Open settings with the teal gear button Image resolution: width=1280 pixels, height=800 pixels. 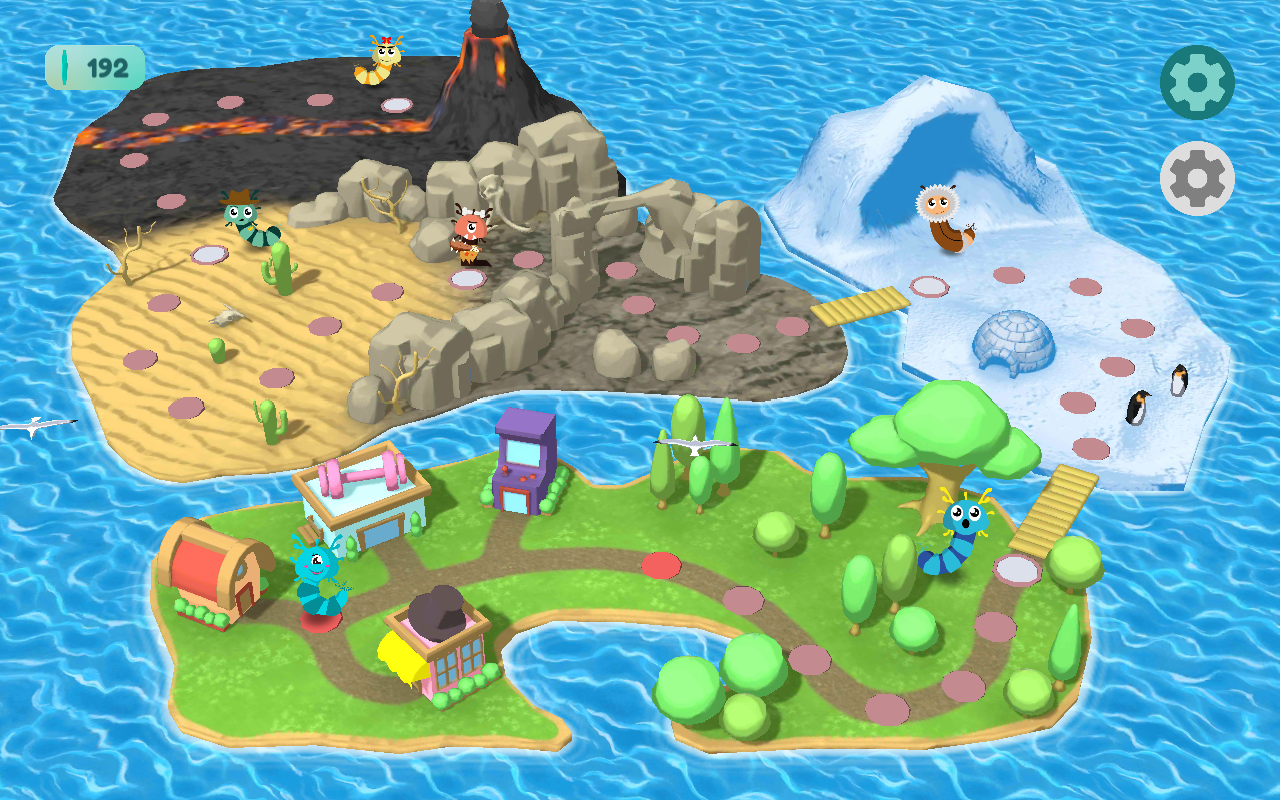click(x=1197, y=82)
